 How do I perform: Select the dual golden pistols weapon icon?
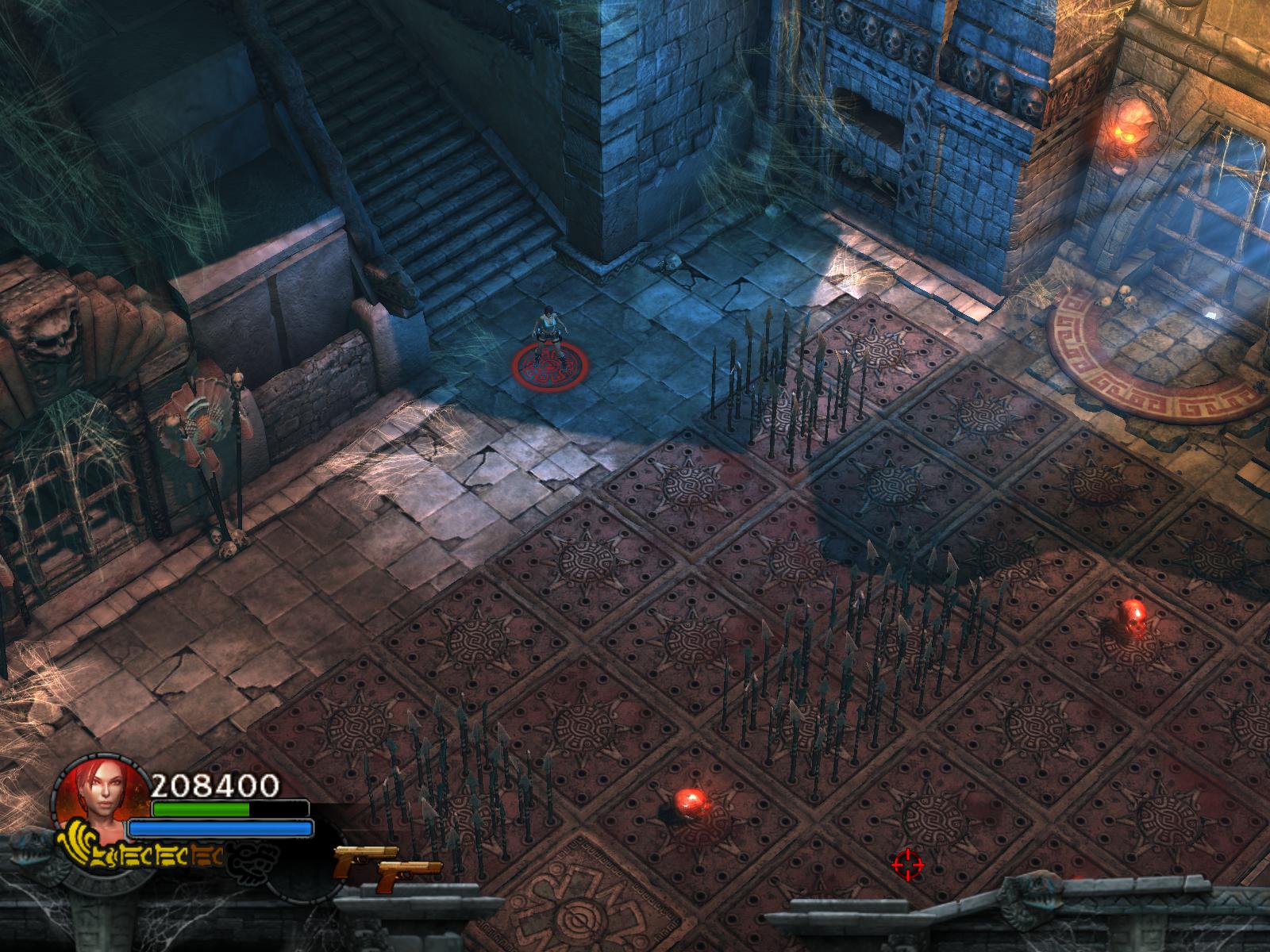(x=387, y=867)
